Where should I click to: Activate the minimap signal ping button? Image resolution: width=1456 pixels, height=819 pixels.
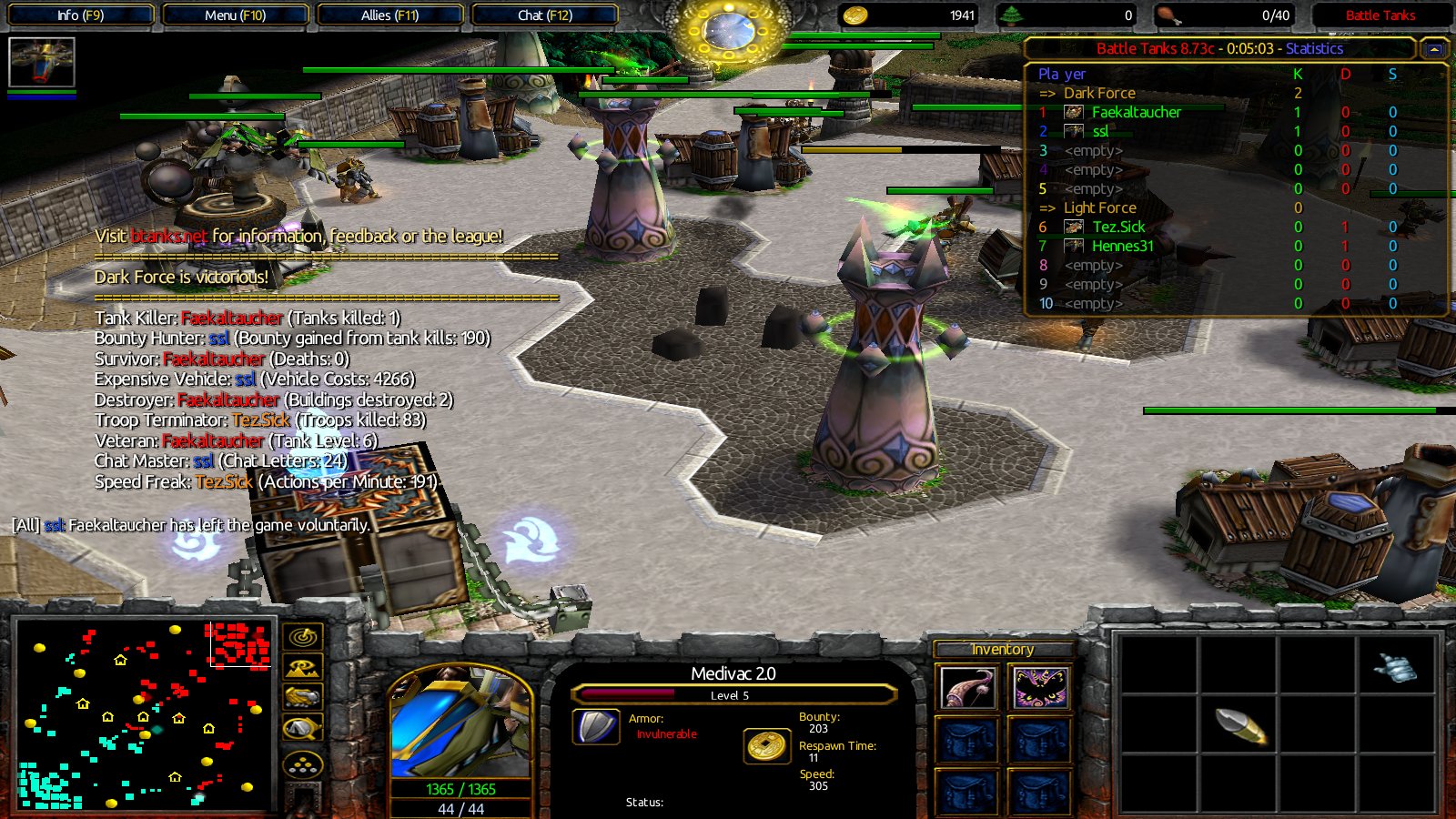coord(303,637)
